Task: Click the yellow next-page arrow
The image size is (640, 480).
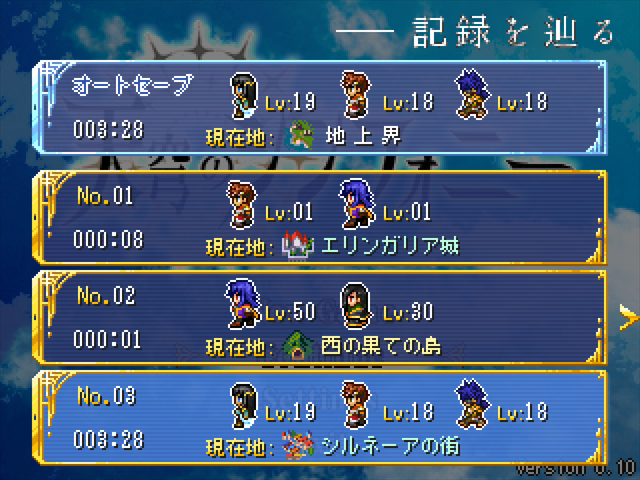Action: (x=629, y=318)
